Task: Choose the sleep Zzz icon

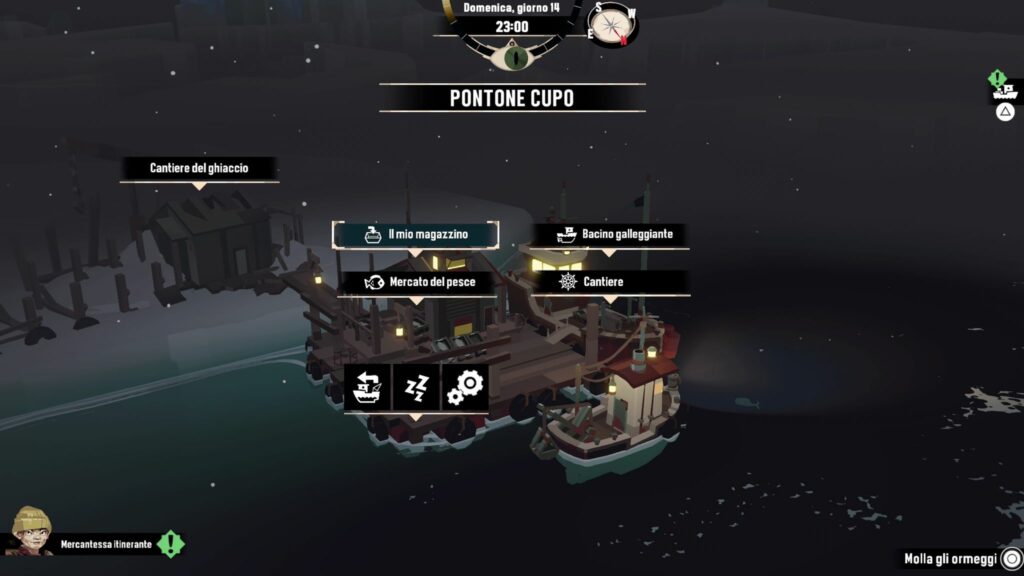Action: [x=417, y=387]
